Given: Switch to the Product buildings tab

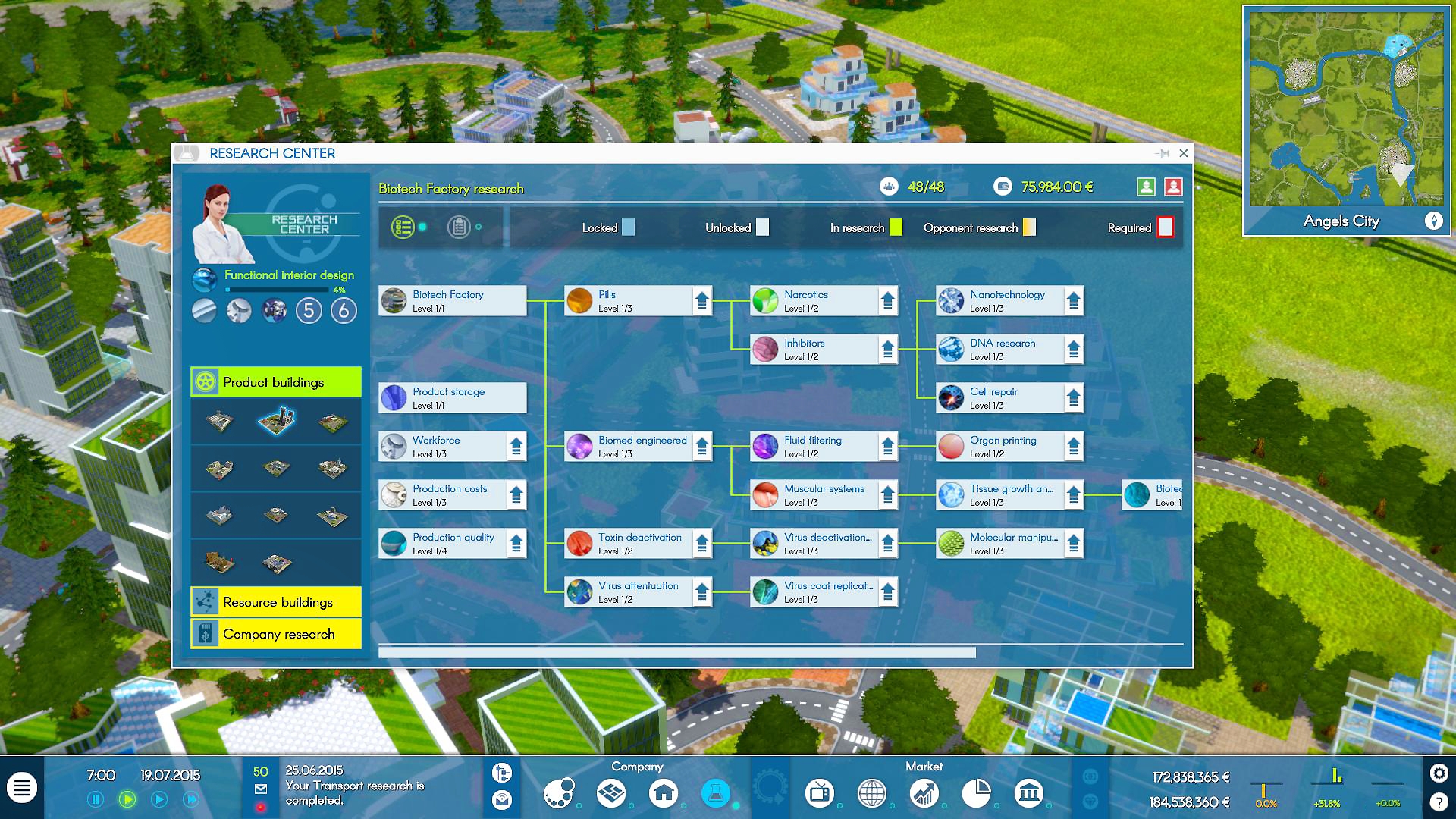Looking at the screenshot, I should (275, 382).
